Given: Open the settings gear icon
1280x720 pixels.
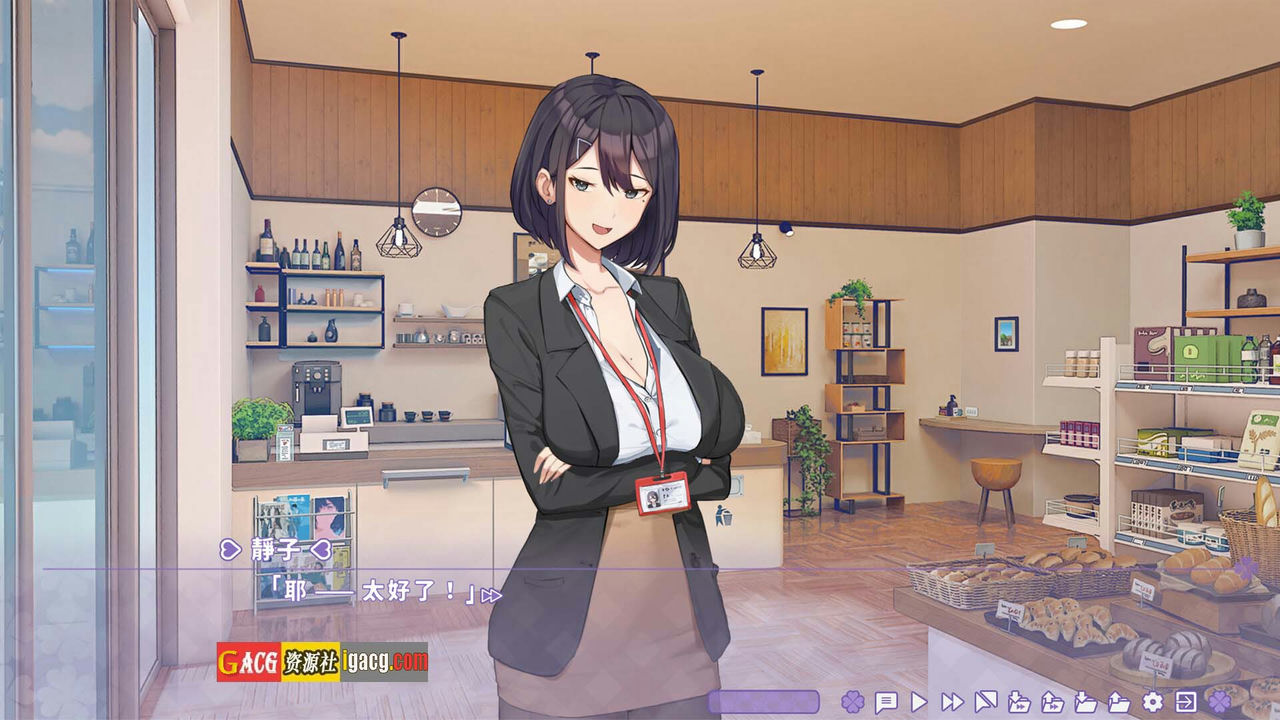Looking at the screenshot, I should click(1152, 703).
